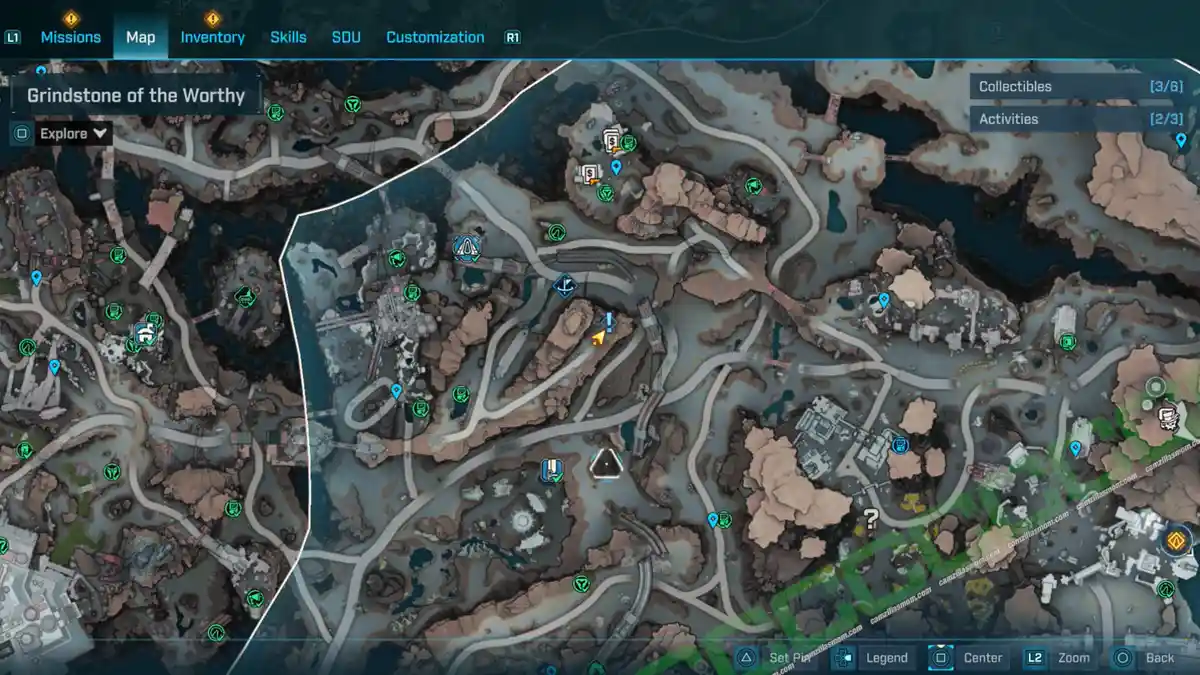Image resolution: width=1200 pixels, height=675 pixels.
Task: Click the orange diamond marker on the map
Action: (1177, 541)
